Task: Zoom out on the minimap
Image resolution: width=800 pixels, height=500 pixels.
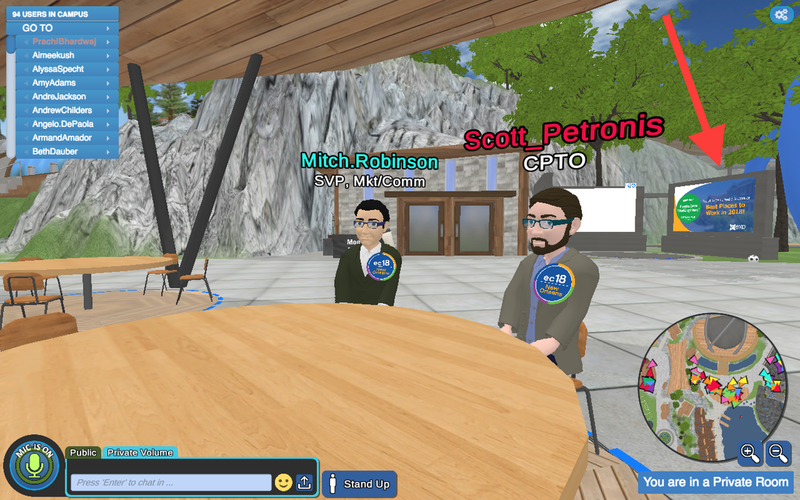Action: 778,453
